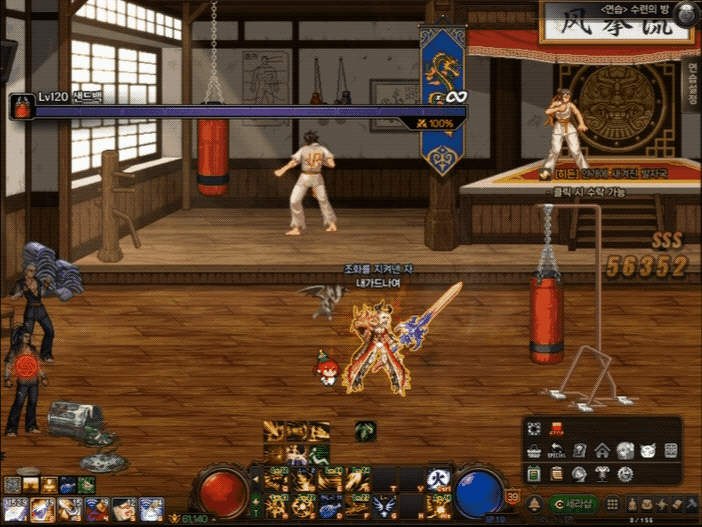Open the green 세라샵 shop button
The height and width of the screenshot is (527, 702).
[x=573, y=503]
